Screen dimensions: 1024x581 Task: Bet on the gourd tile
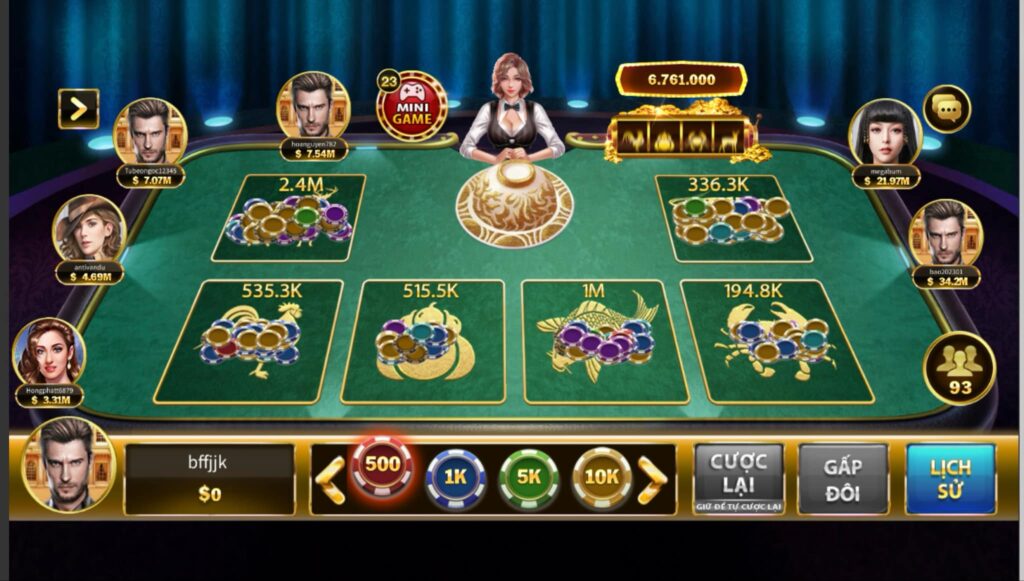pyautogui.click(x=422, y=340)
